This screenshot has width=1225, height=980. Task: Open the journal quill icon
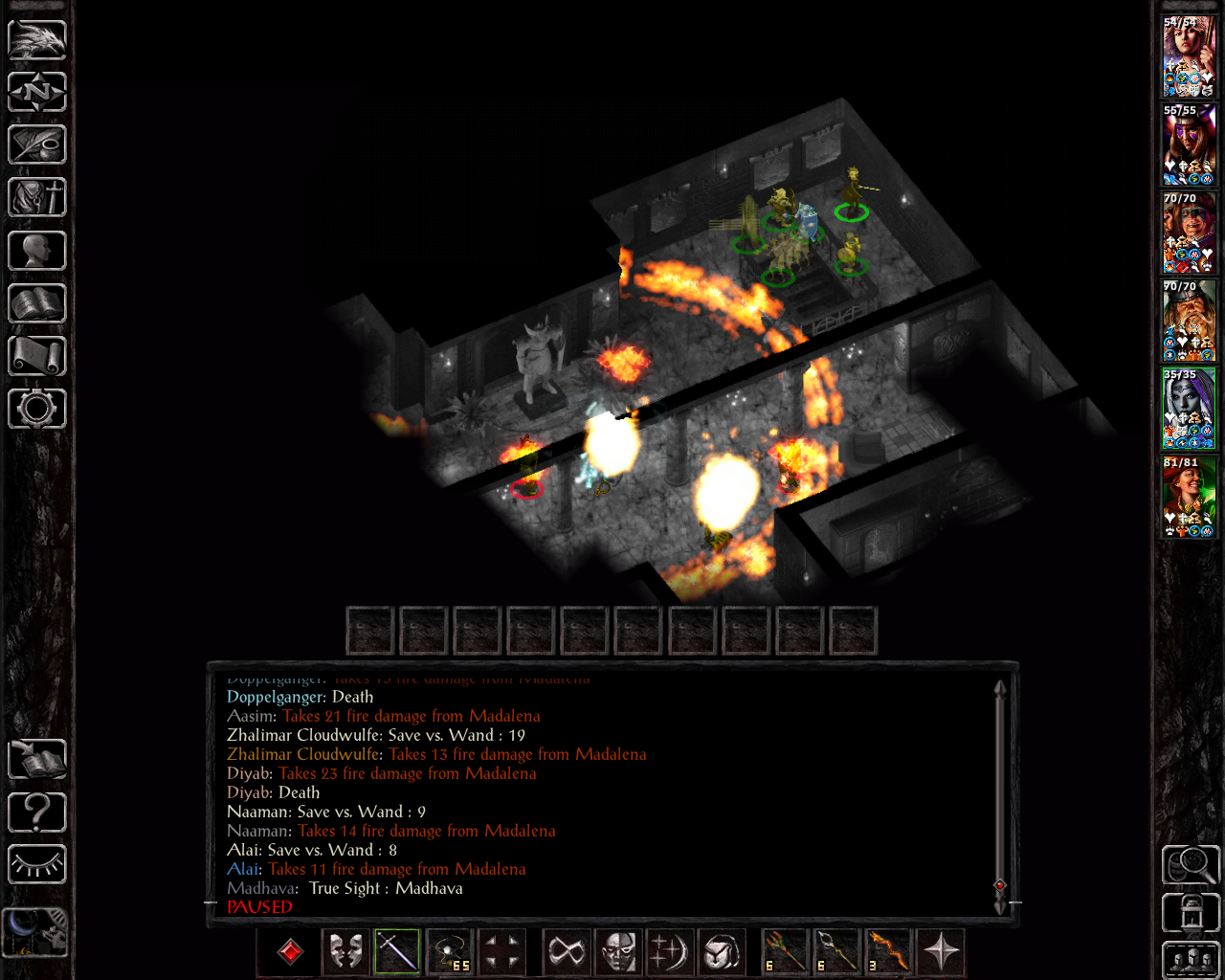pyautogui.click(x=37, y=145)
